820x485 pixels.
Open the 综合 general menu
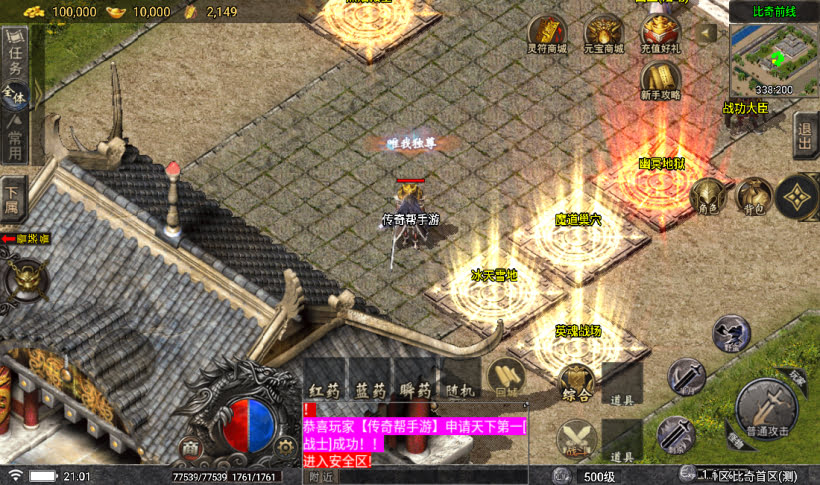[575, 381]
